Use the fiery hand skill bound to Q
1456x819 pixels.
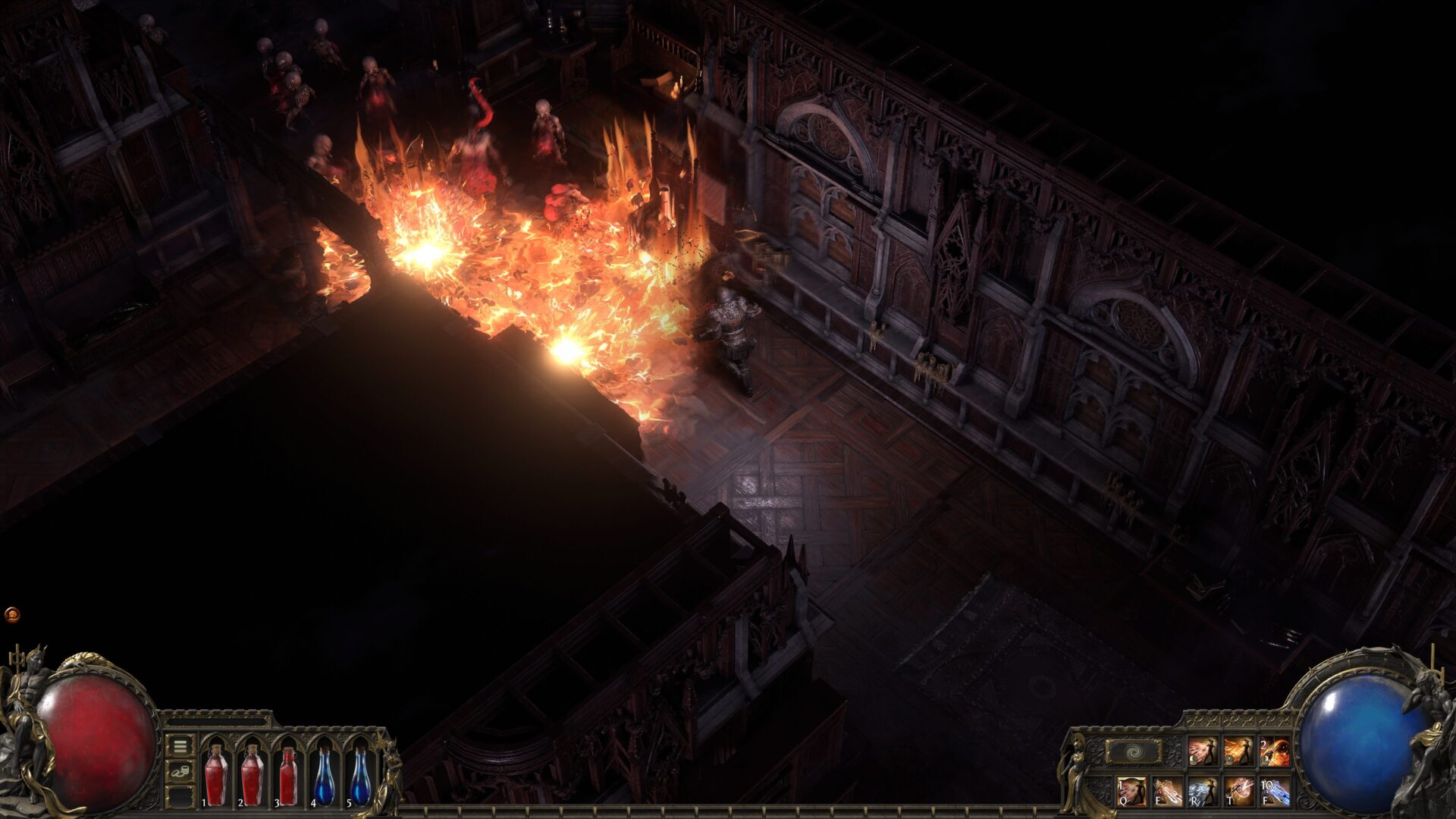pyautogui.click(x=1132, y=792)
